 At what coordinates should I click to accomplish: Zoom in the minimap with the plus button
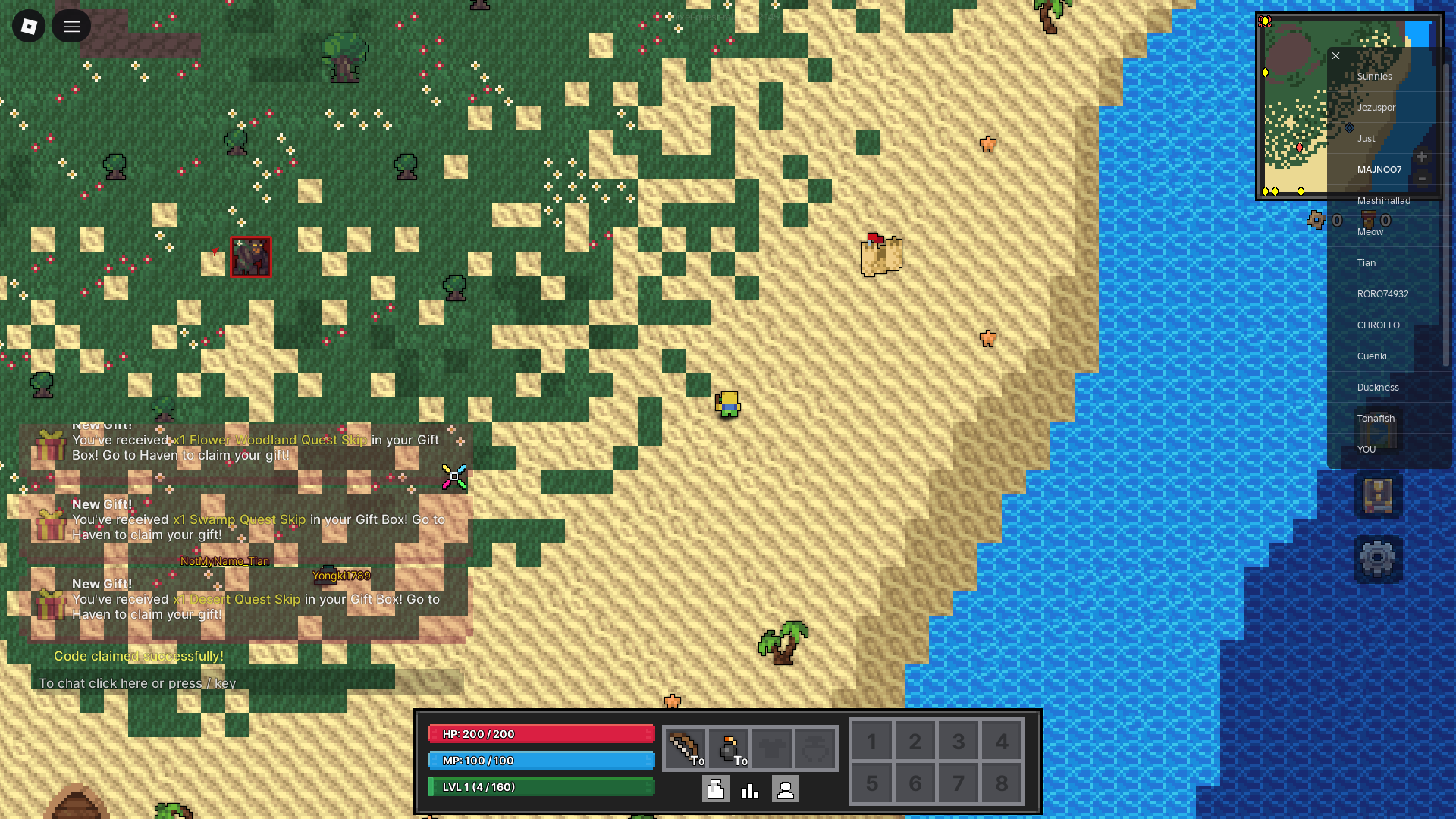(x=1424, y=156)
